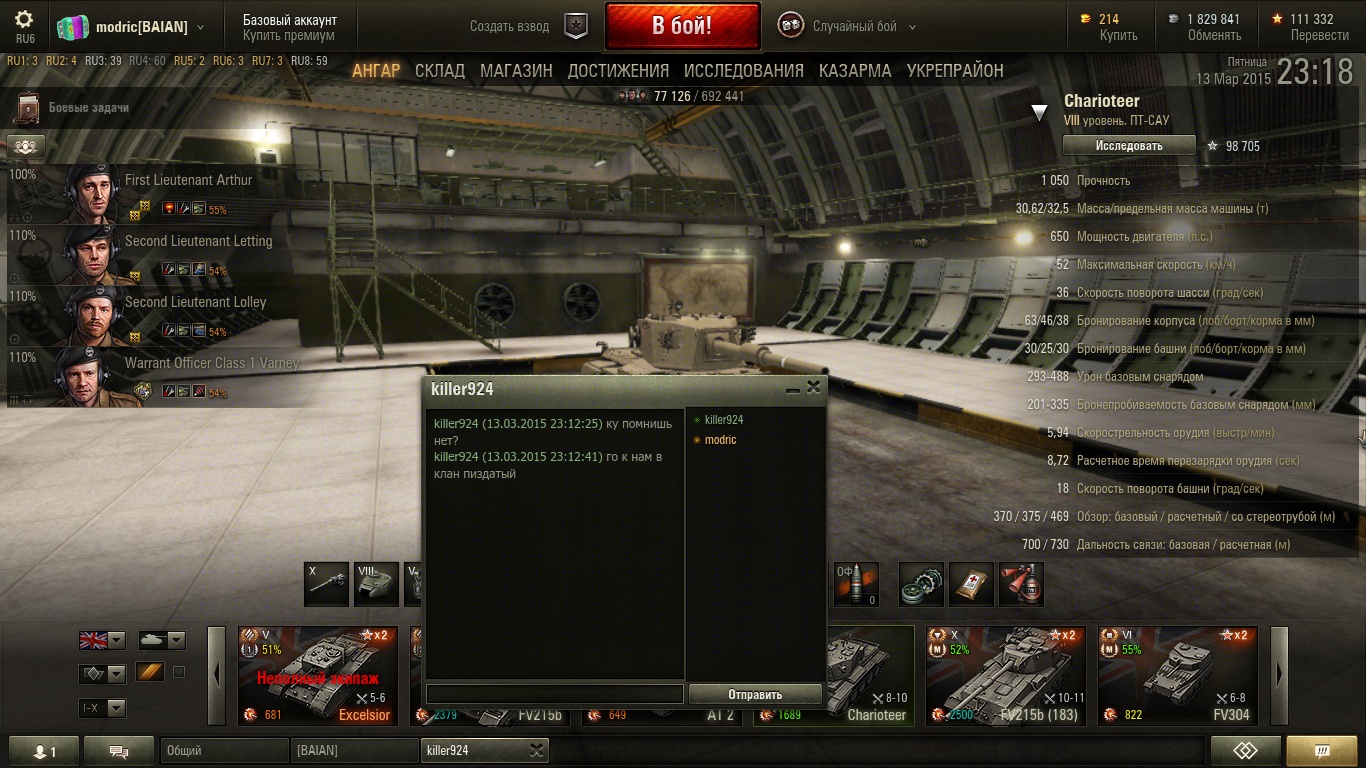Close the killer924 chat window
Viewport: 1366px width, 768px height.
point(814,388)
